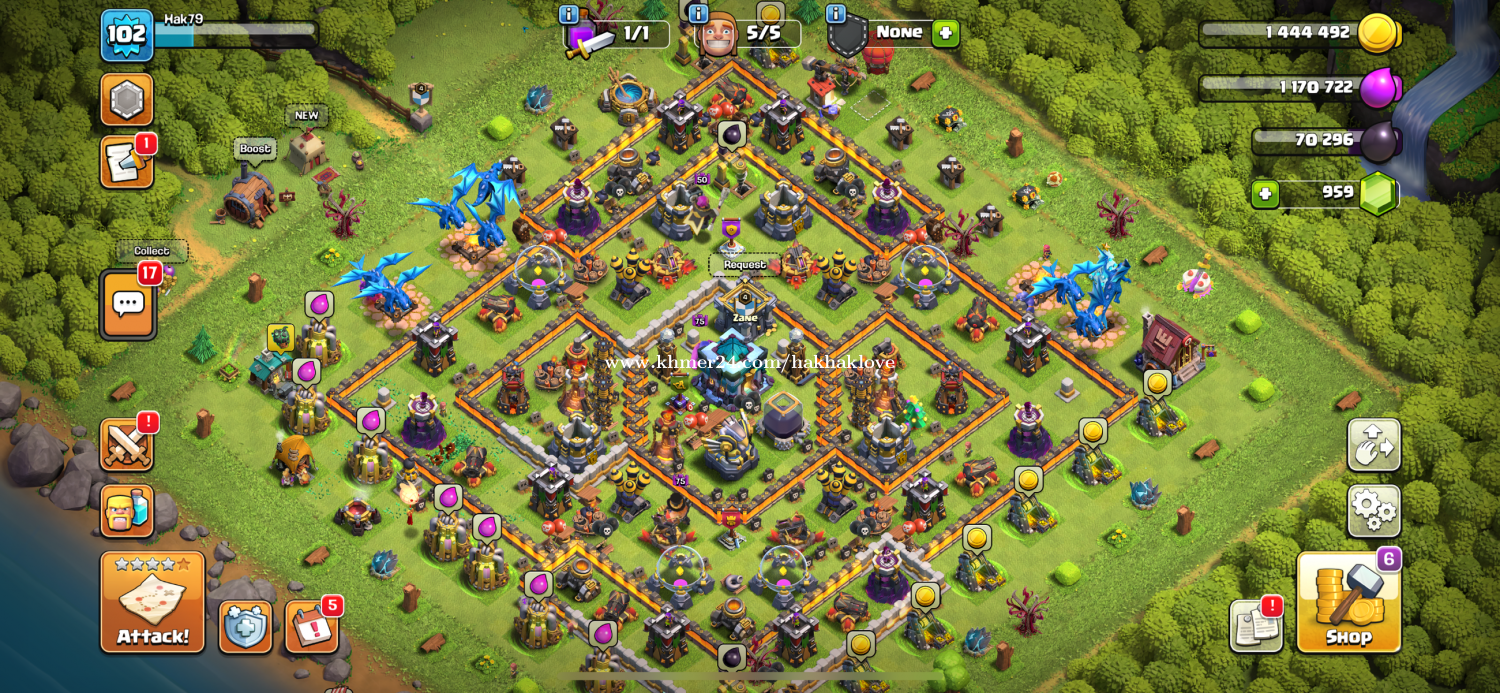
Task: Open the Shop
Action: coord(1348,602)
